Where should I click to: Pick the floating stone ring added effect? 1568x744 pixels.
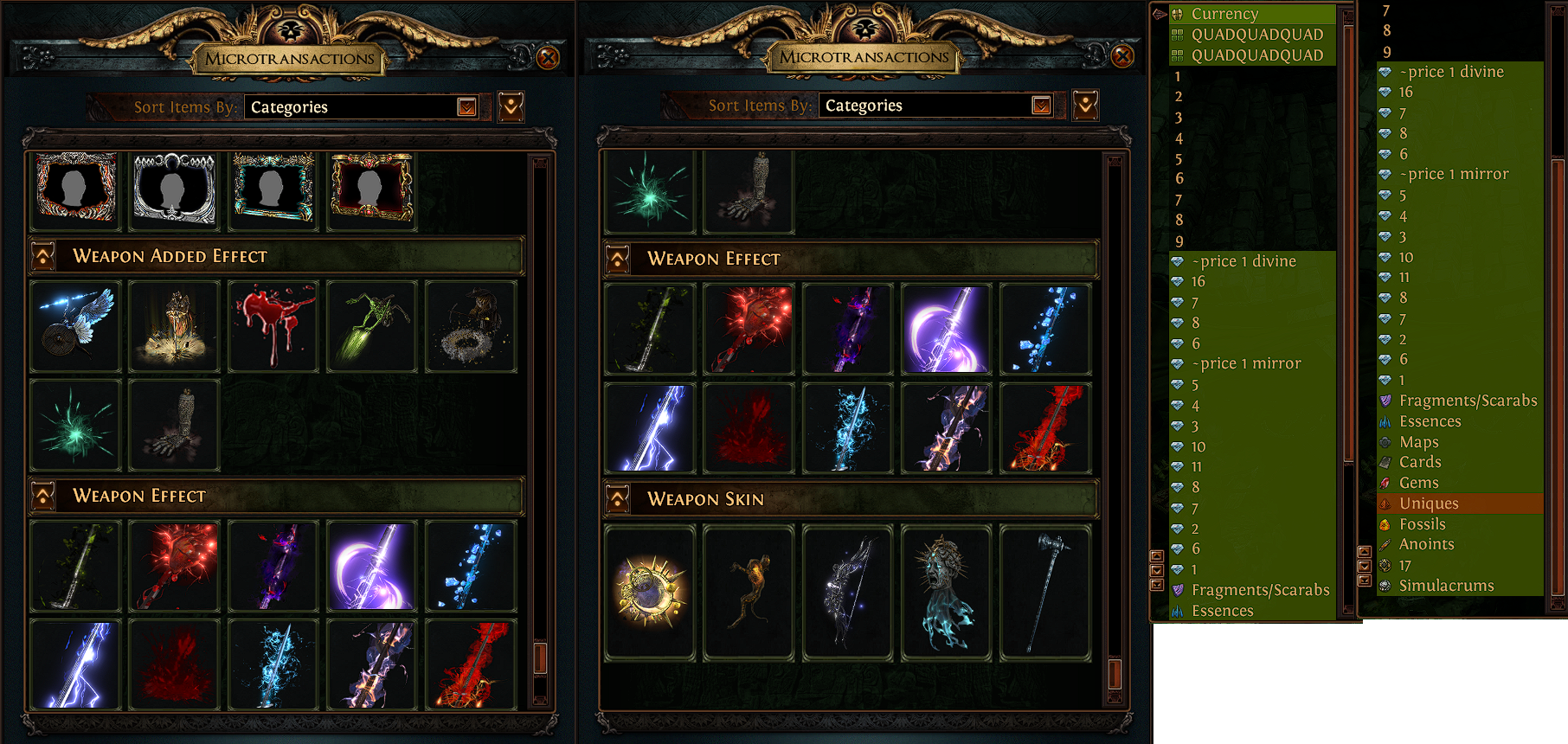tap(471, 326)
